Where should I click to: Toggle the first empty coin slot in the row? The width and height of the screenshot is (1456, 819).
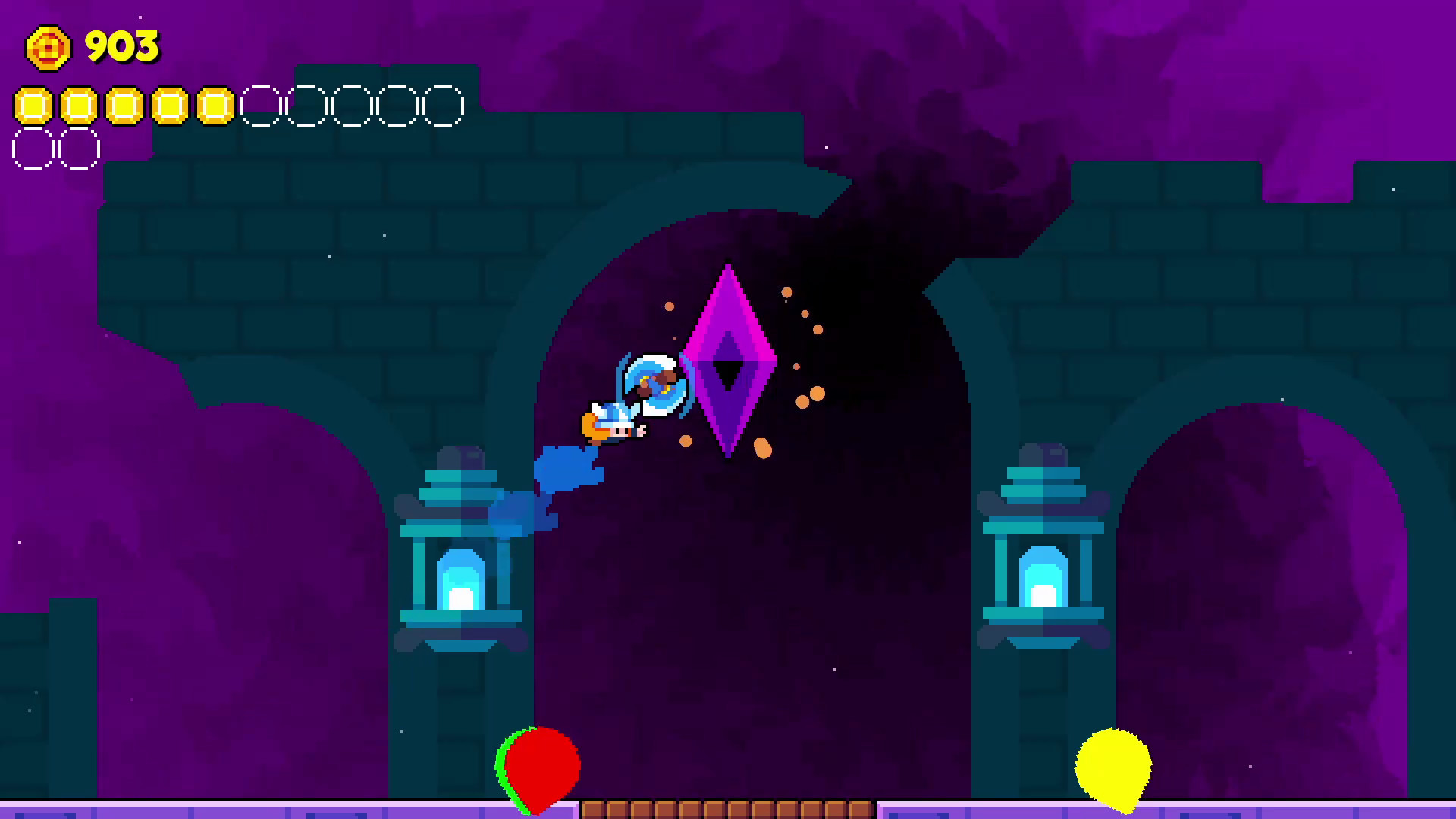[x=261, y=106]
